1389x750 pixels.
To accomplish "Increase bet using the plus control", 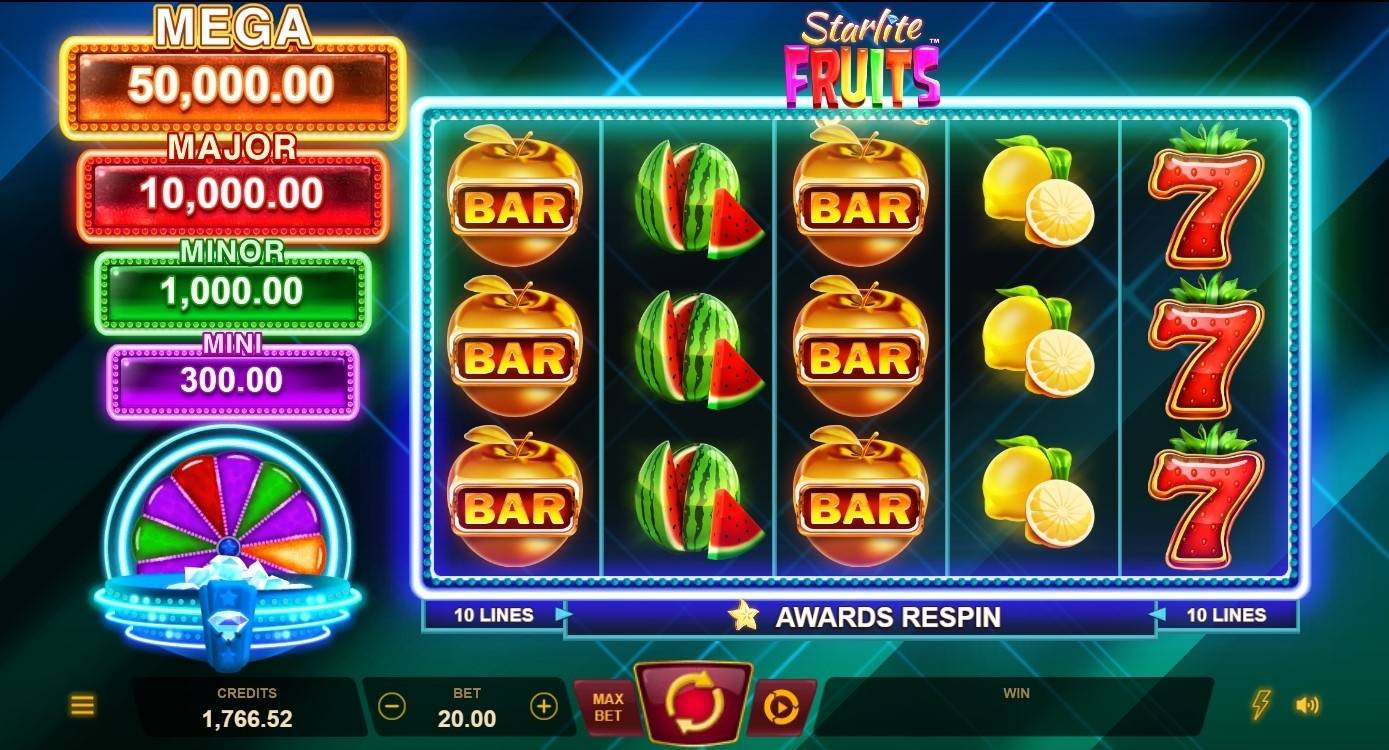I will pyautogui.click(x=545, y=704).
